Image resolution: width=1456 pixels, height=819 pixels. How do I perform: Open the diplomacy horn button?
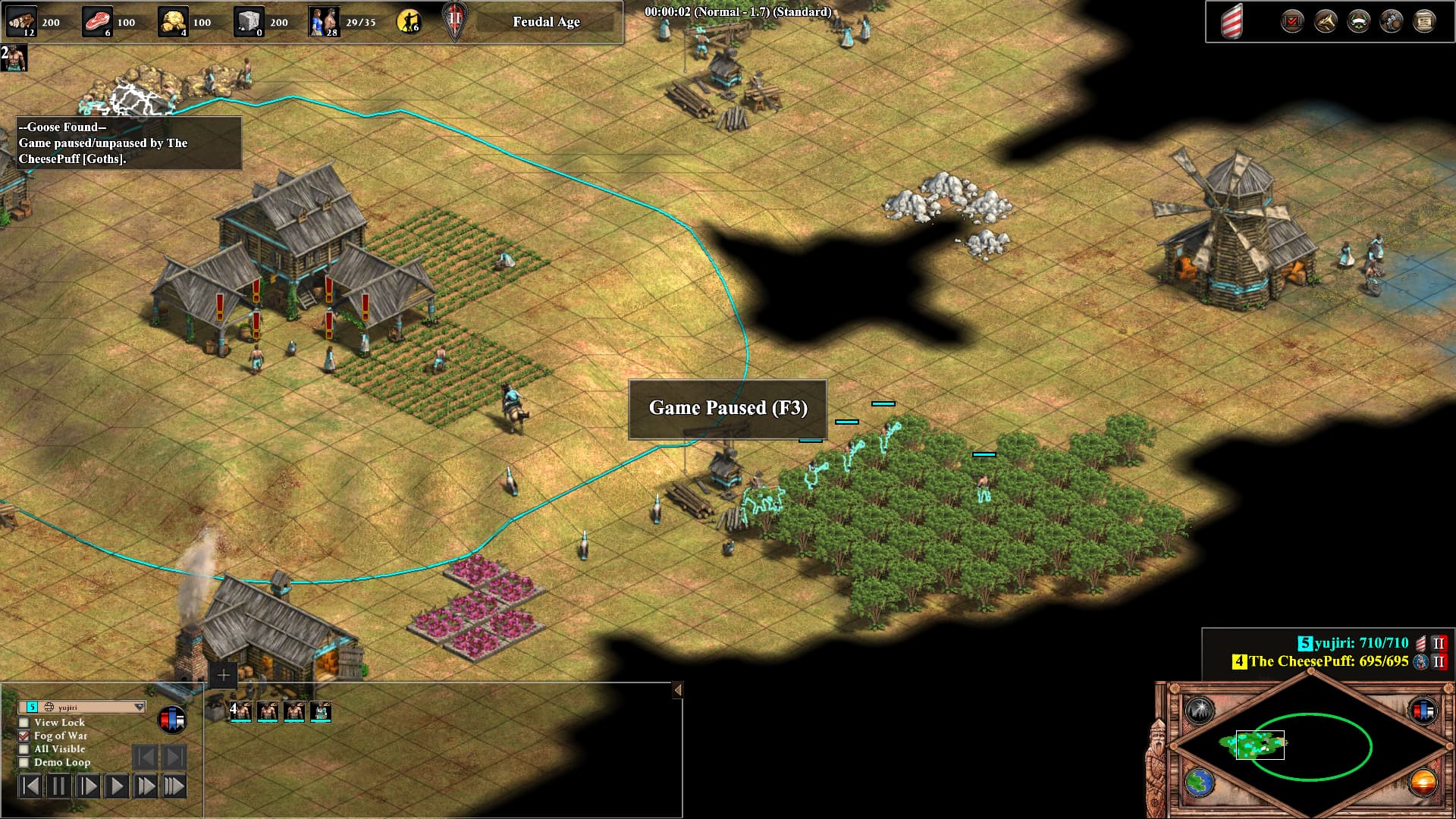click(1326, 21)
